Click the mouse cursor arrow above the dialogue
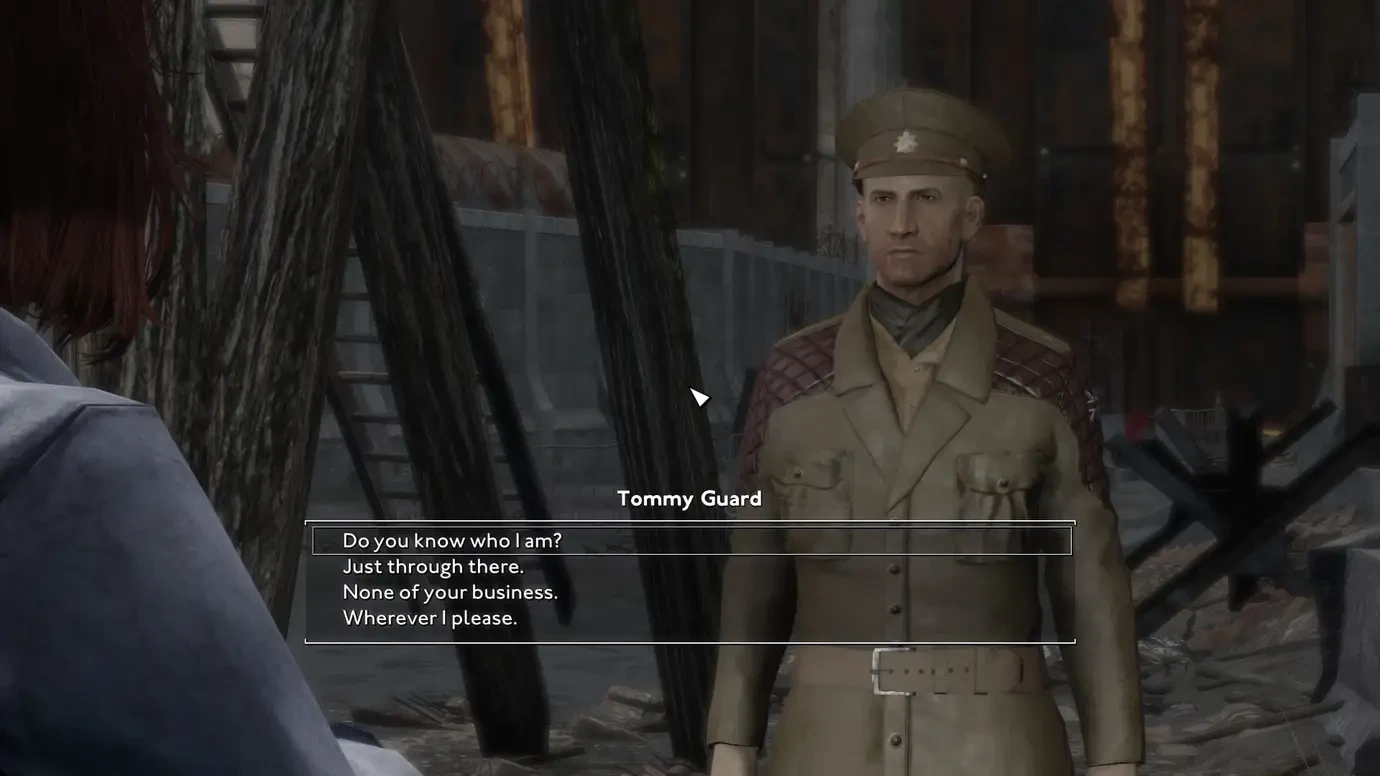Image resolution: width=1380 pixels, height=776 pixels. coord(697,394)
